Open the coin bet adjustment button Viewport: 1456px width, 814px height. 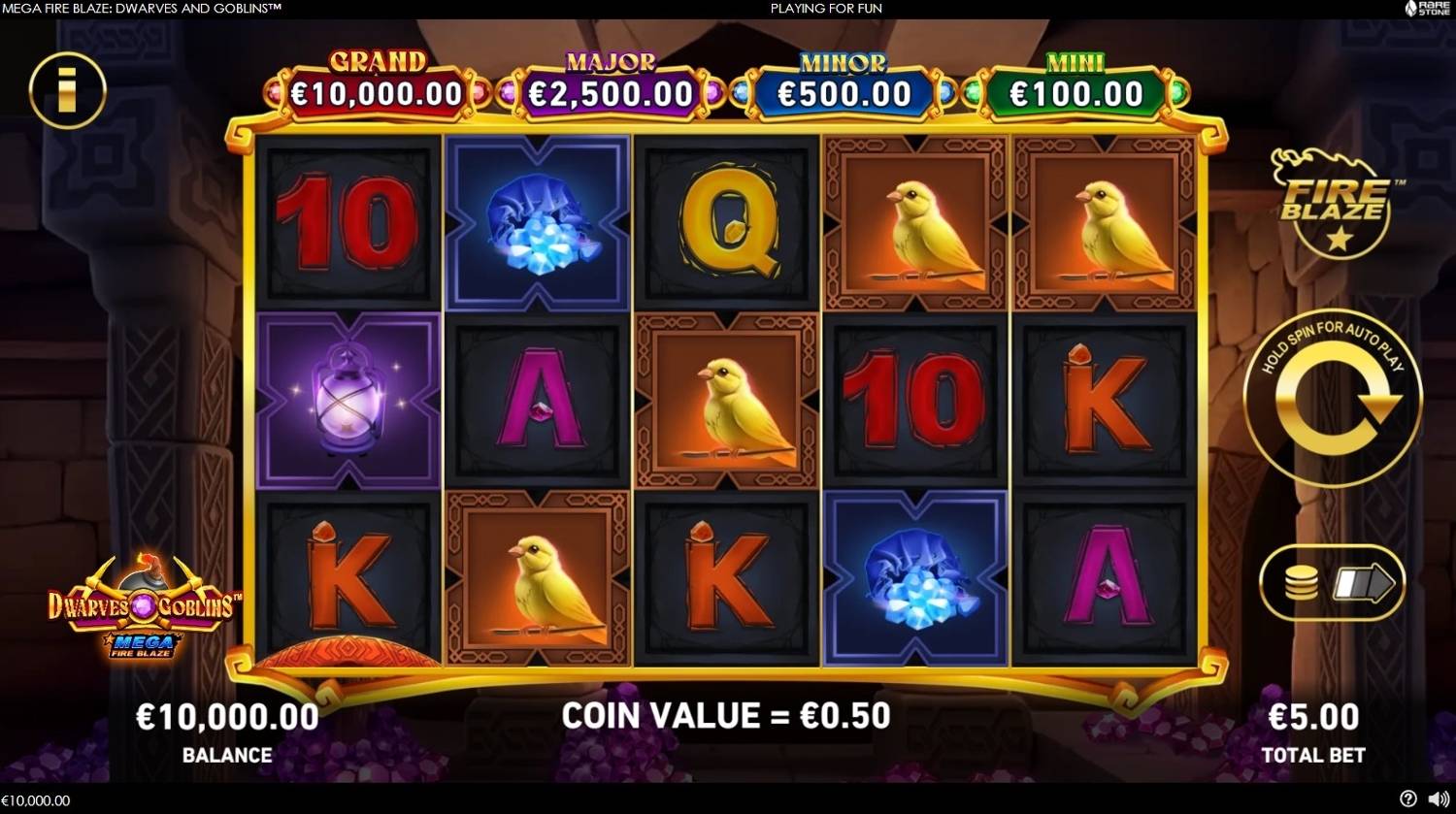[x=1332, y=582]
